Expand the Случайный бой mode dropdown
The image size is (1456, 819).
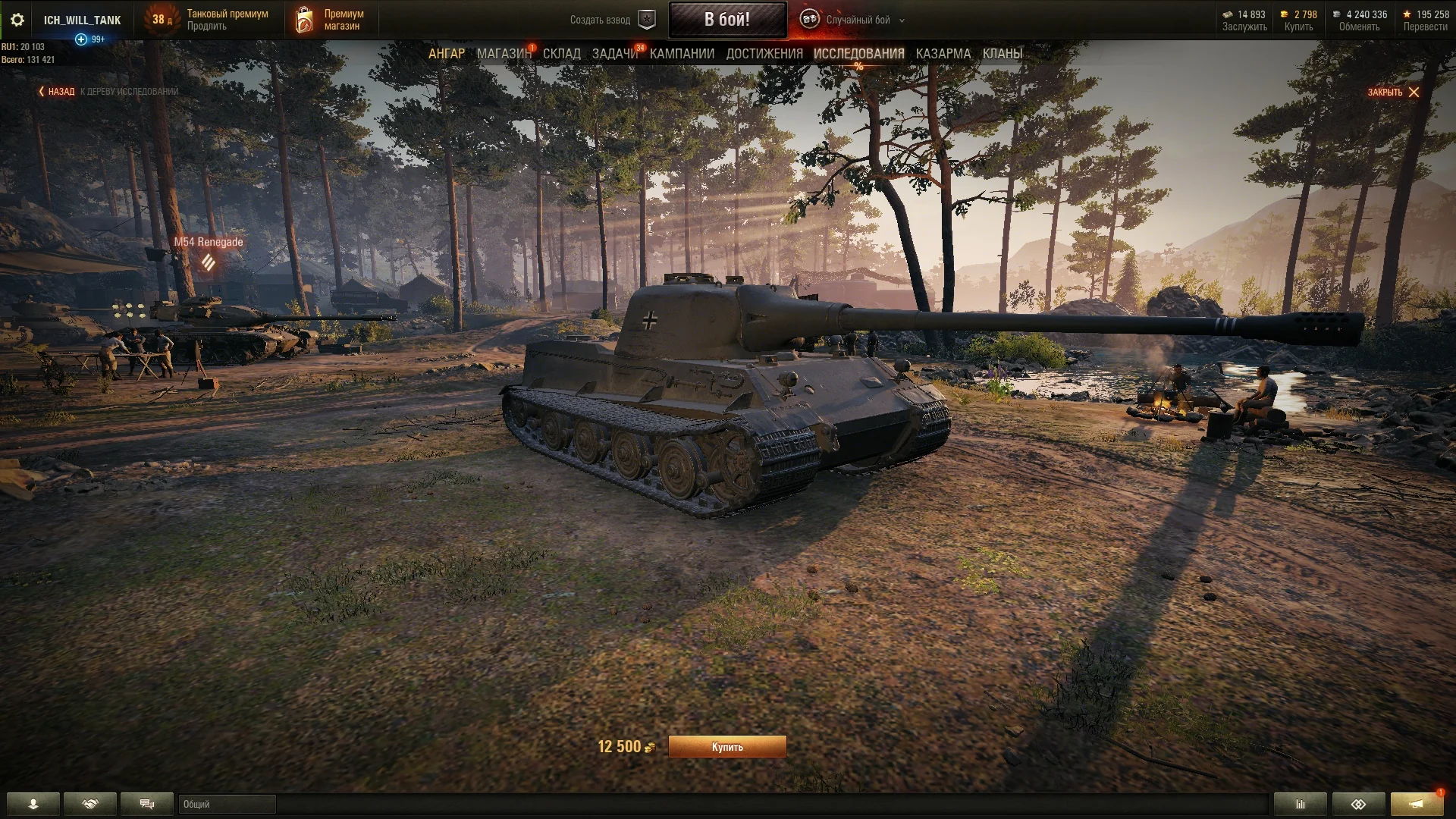pos(902,20)
